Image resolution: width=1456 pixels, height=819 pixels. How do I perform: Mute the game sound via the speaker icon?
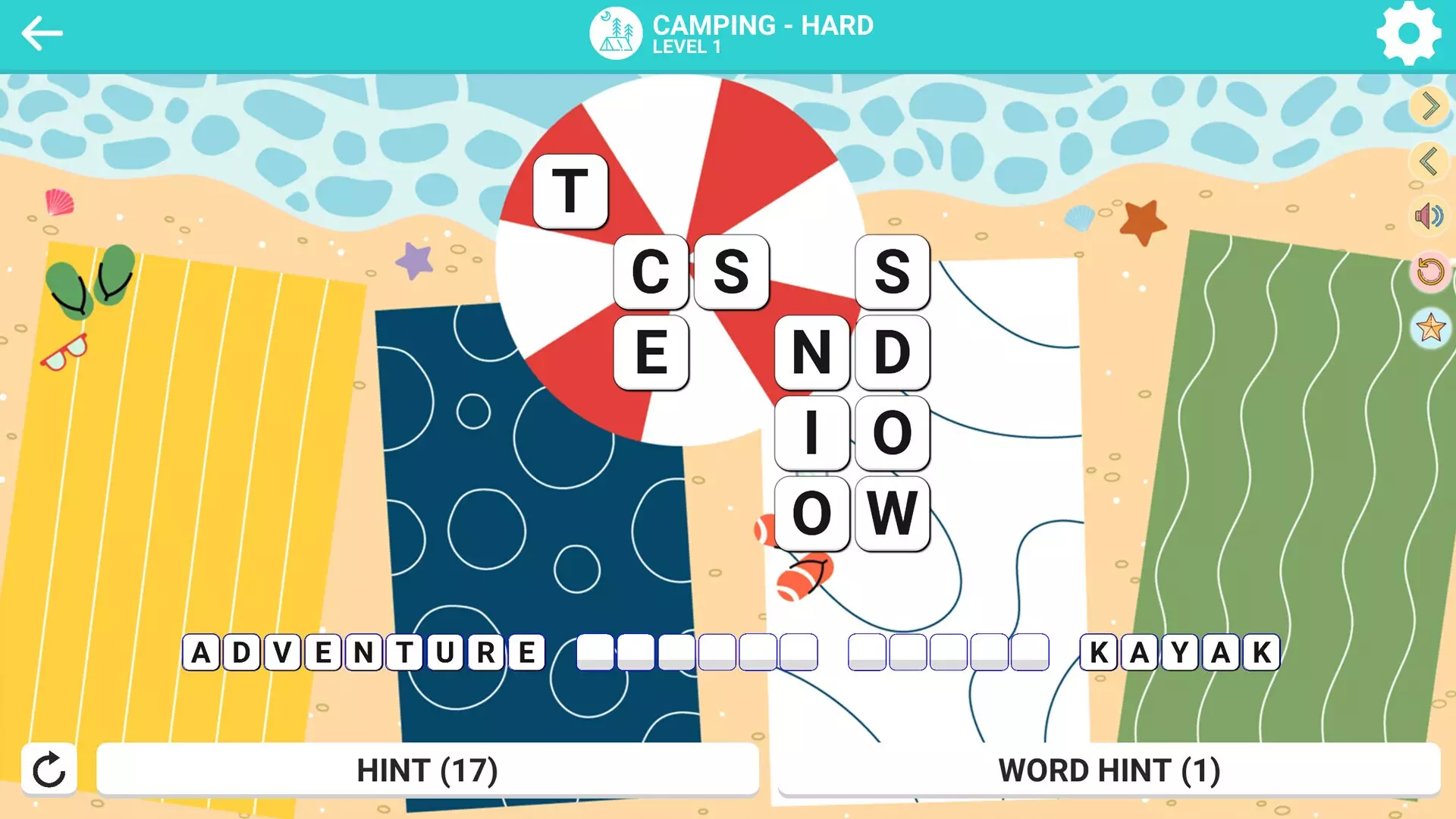click(1429, 215)
